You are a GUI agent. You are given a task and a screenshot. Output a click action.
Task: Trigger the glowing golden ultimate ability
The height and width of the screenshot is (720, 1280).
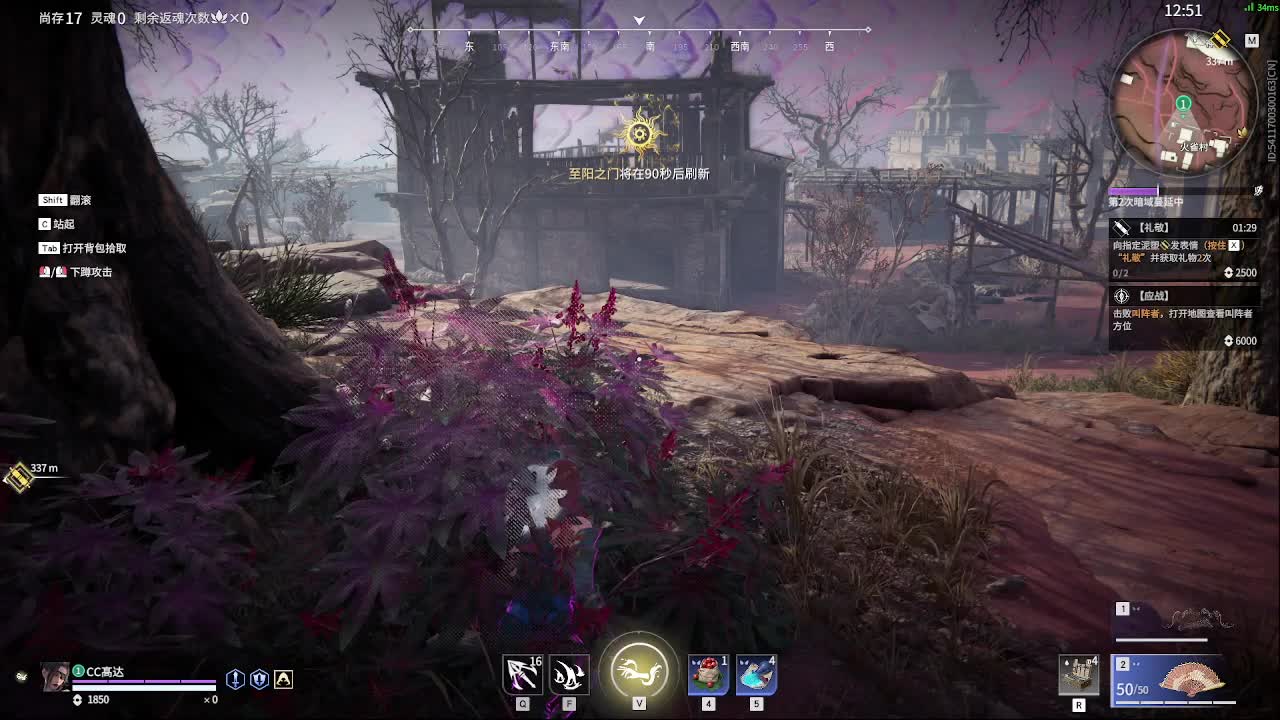point(639,667)
